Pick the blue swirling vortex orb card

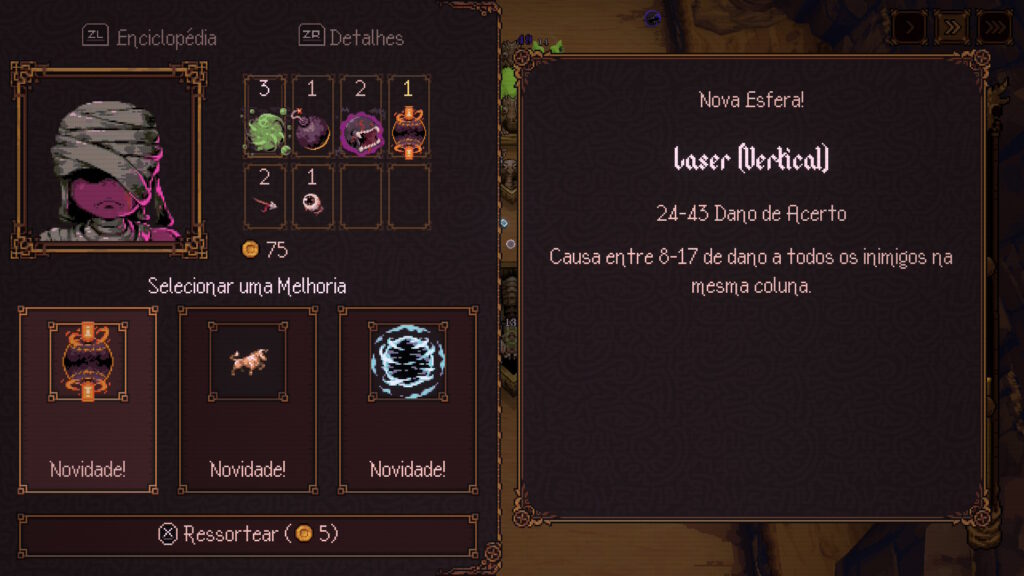[408, 396]
